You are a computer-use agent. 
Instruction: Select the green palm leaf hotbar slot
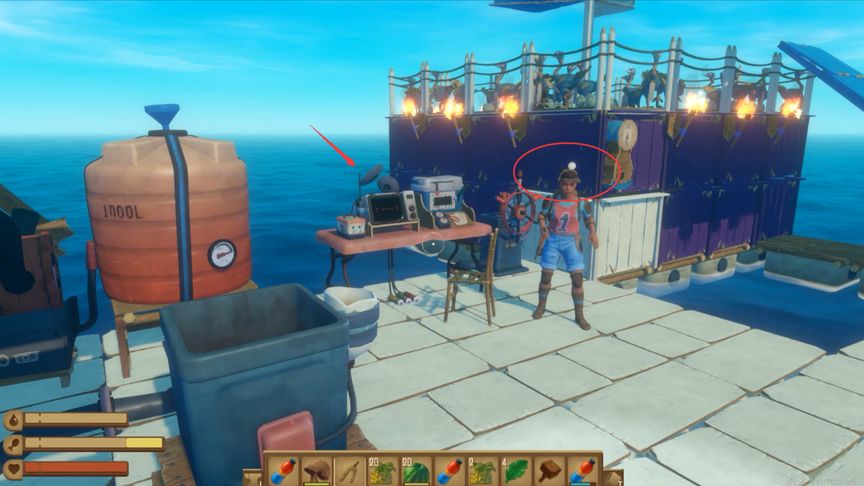(517, 470)
